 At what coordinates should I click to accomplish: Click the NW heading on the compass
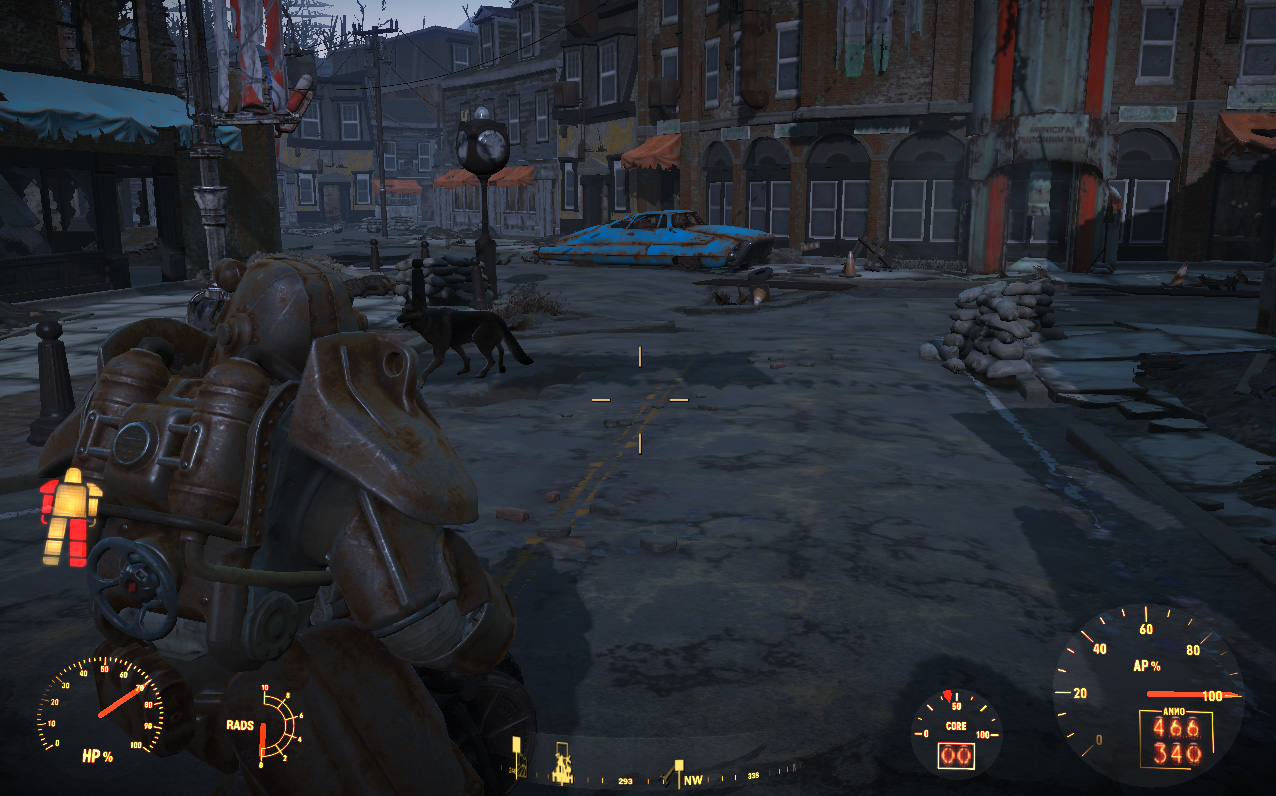pyautogui.click(x=692, y=780)
